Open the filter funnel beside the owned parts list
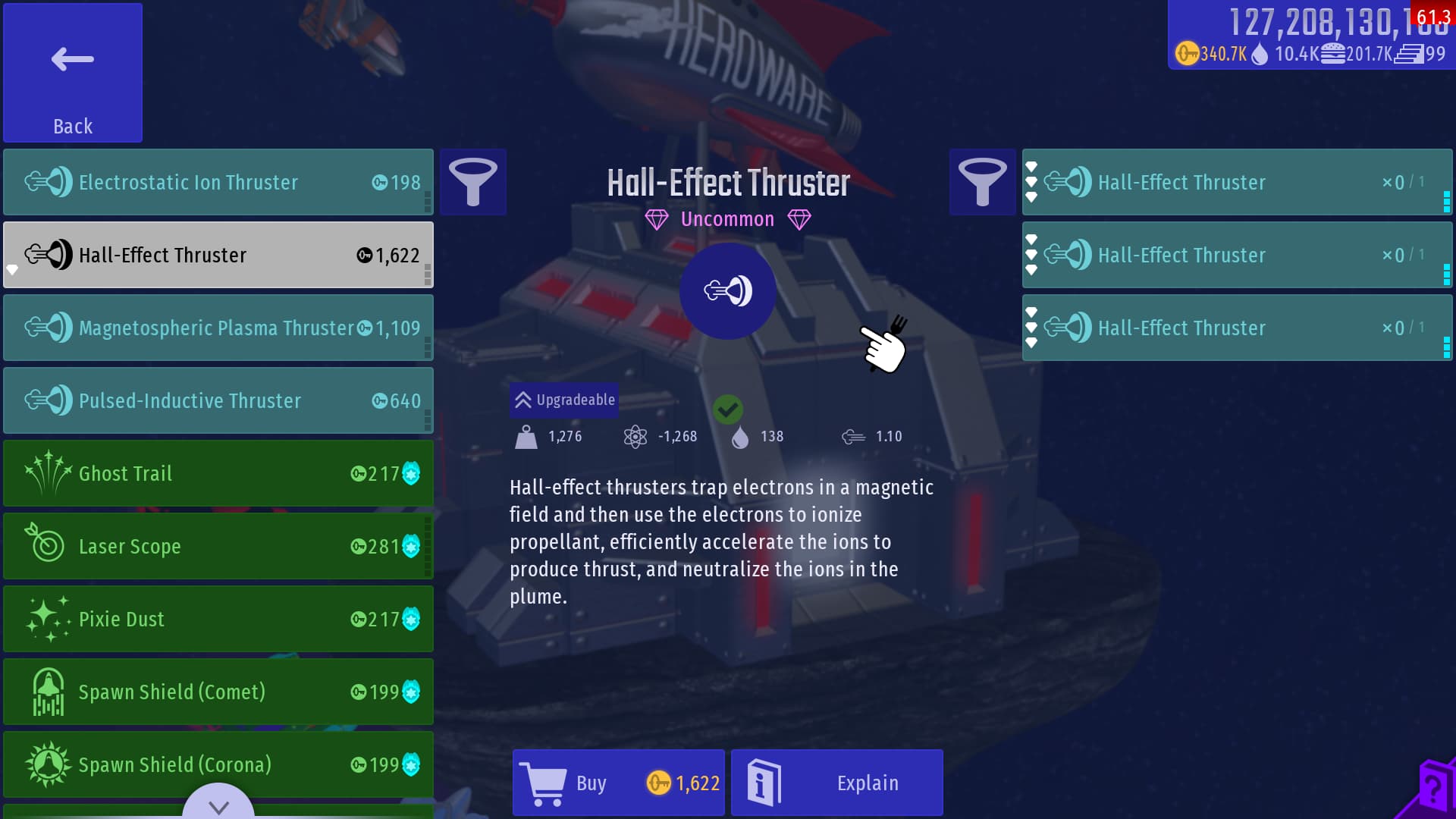 pos(982,182)
